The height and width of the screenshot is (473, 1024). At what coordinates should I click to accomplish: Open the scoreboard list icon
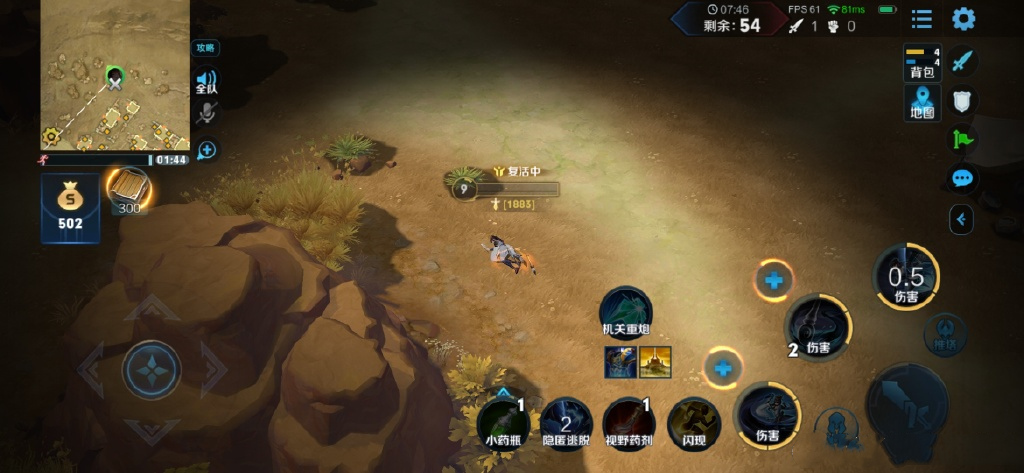922,19
